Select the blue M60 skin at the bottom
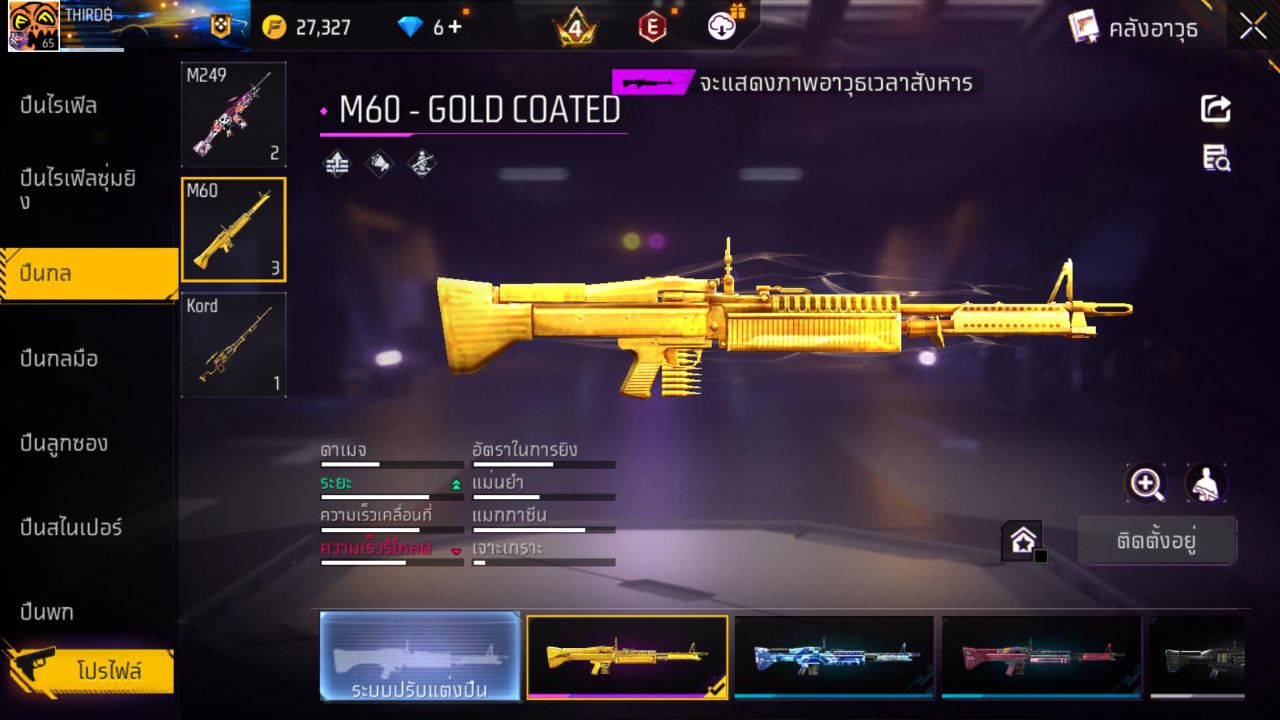Viewport: 1280px width, 720px height. click(x=835, y=657)
